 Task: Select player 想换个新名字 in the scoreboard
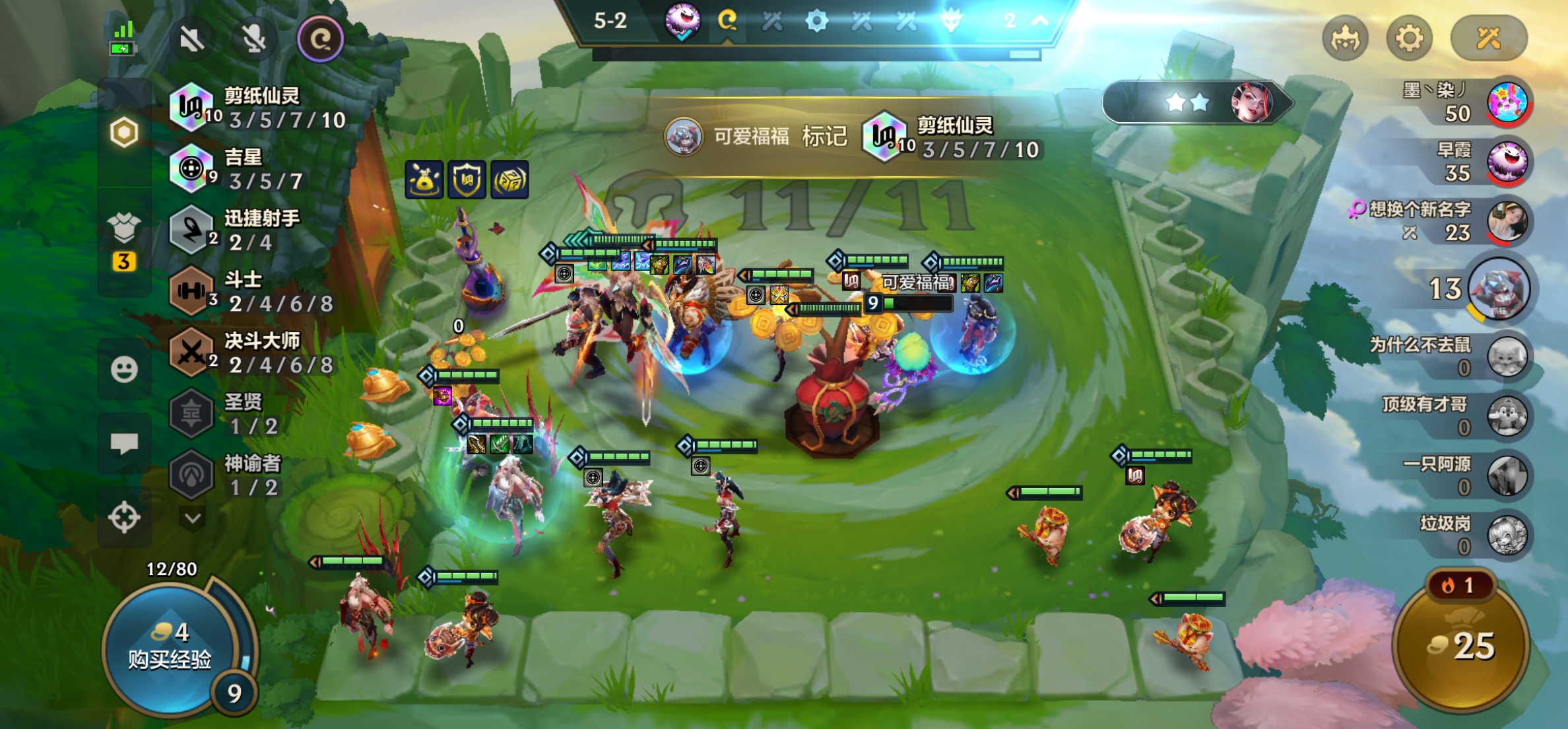(1507, 221)
